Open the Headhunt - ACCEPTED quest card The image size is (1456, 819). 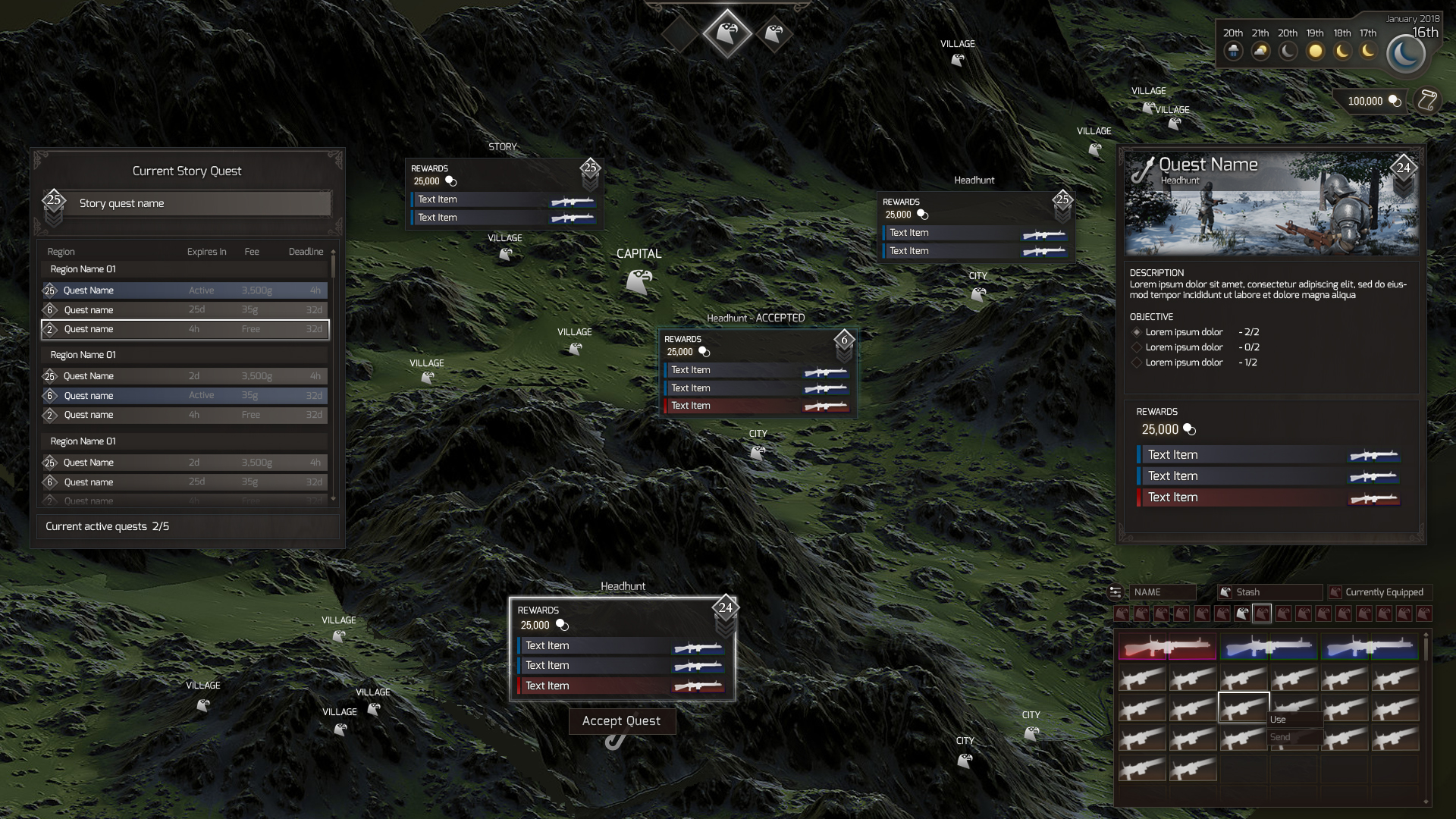pos(758,372)
